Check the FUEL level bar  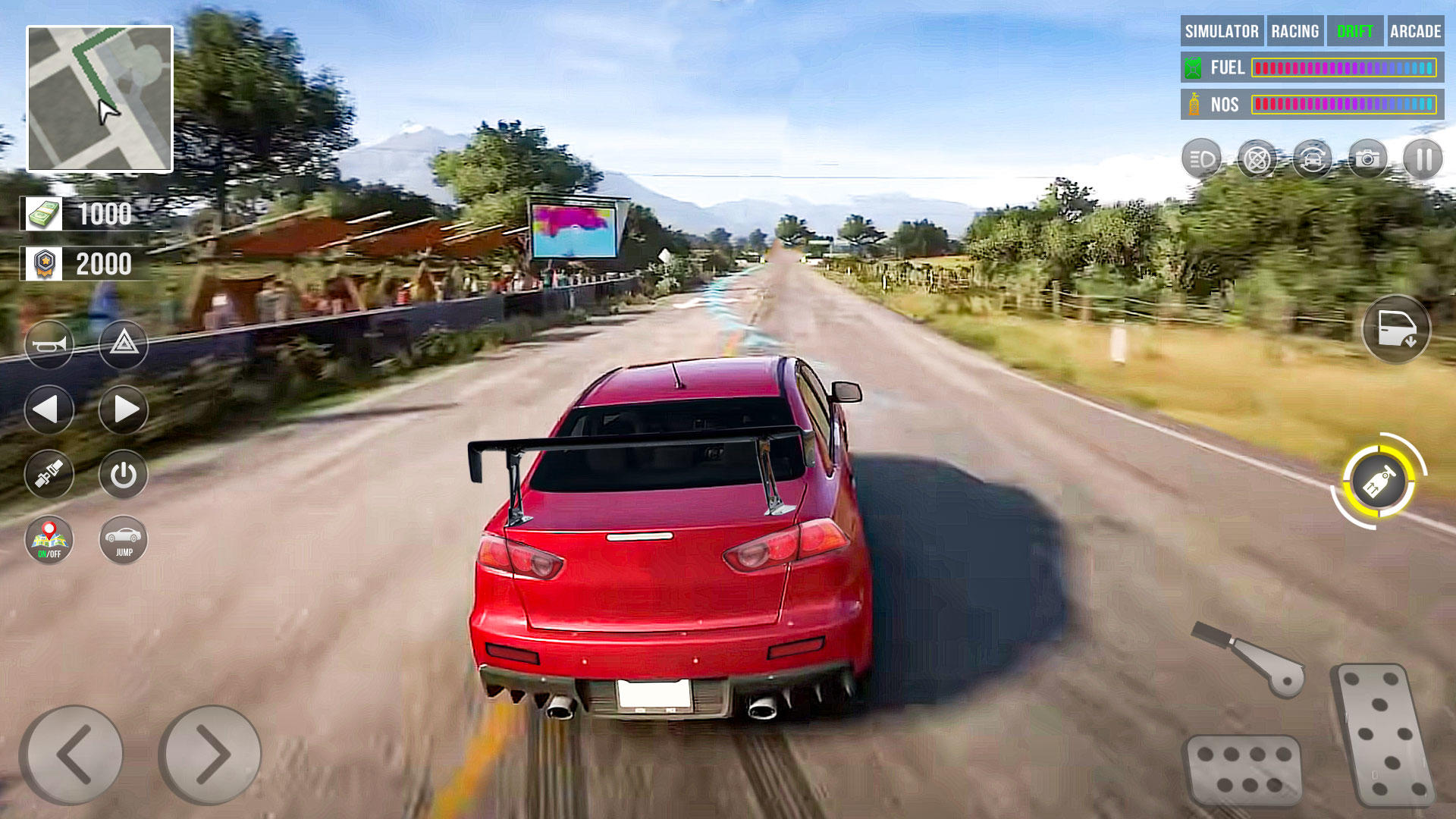tap(1346, 67)
